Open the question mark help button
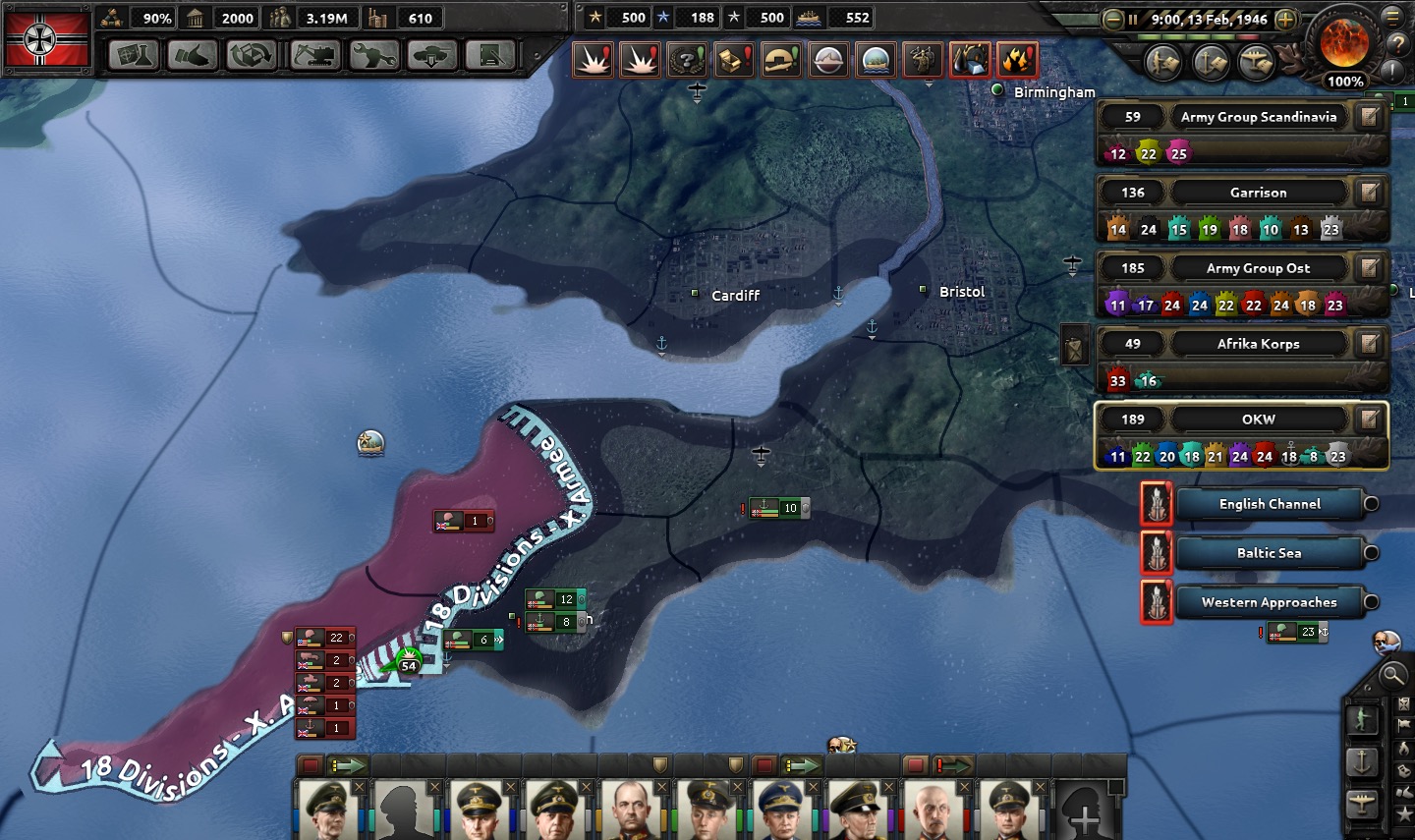This screenshot has width=1415, height=840. [x=1396, y=44]
